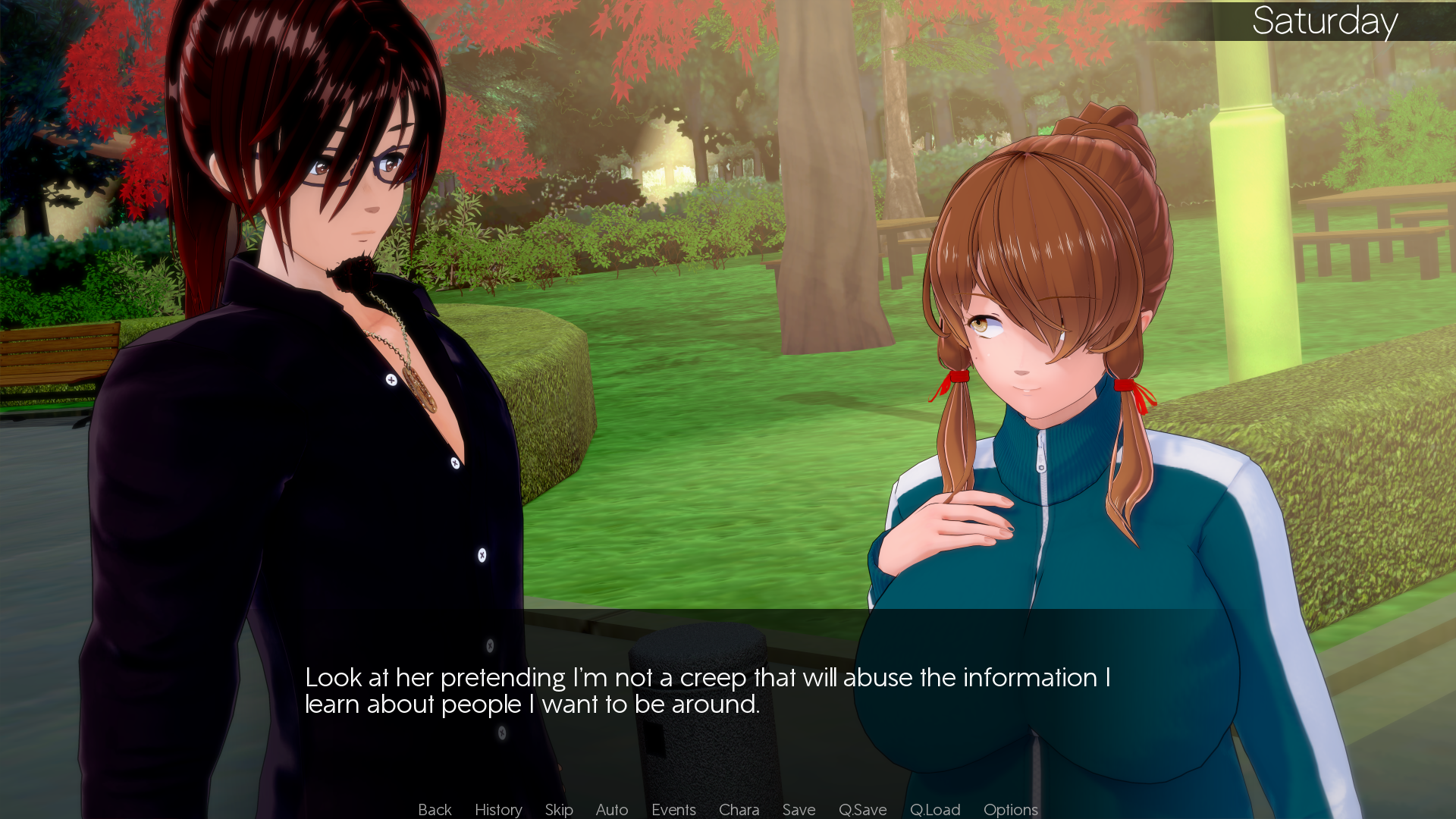
Task: Open the Save game screen
Action: point(799,809)
